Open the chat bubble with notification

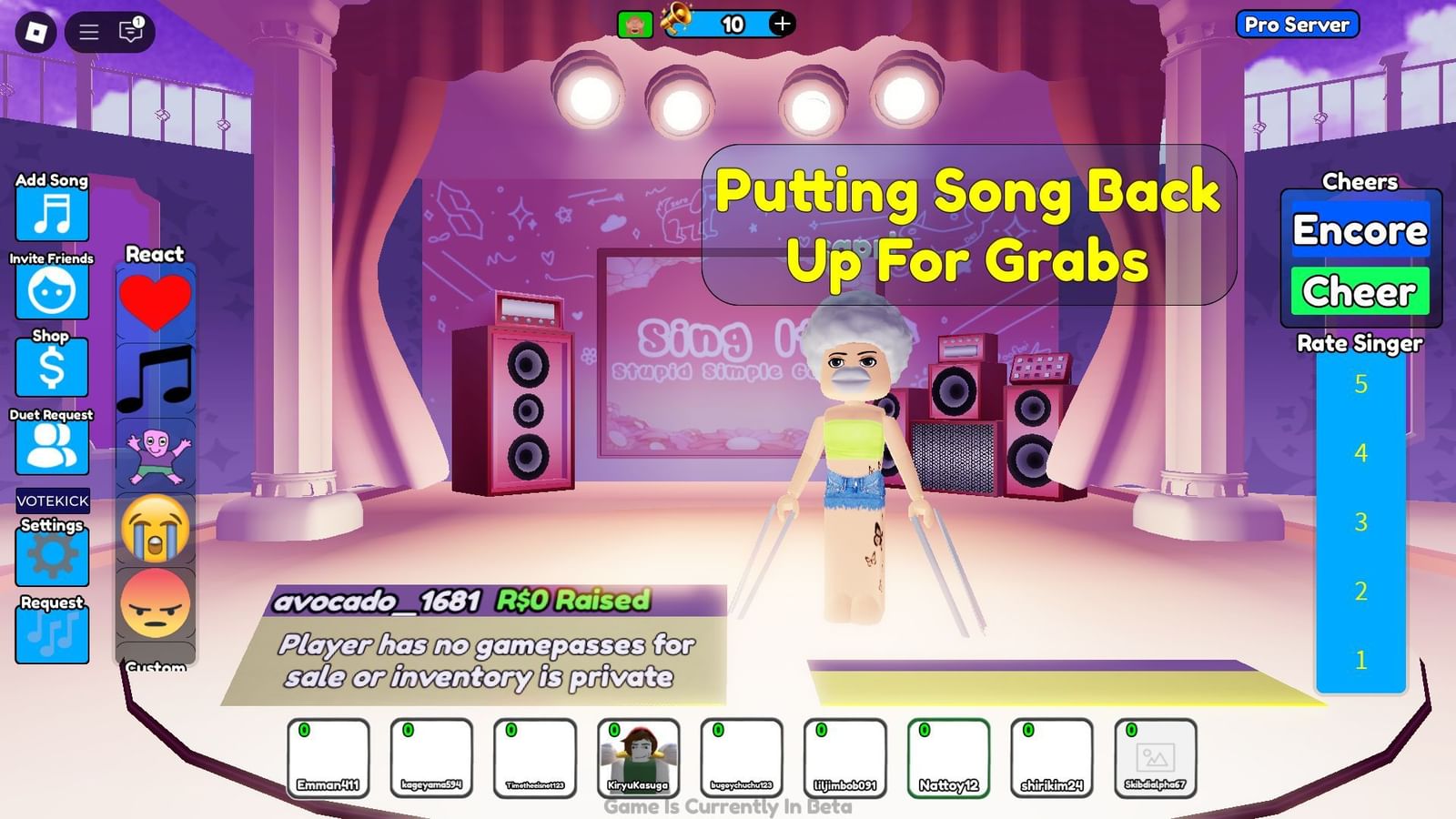[x=130, y=31]
